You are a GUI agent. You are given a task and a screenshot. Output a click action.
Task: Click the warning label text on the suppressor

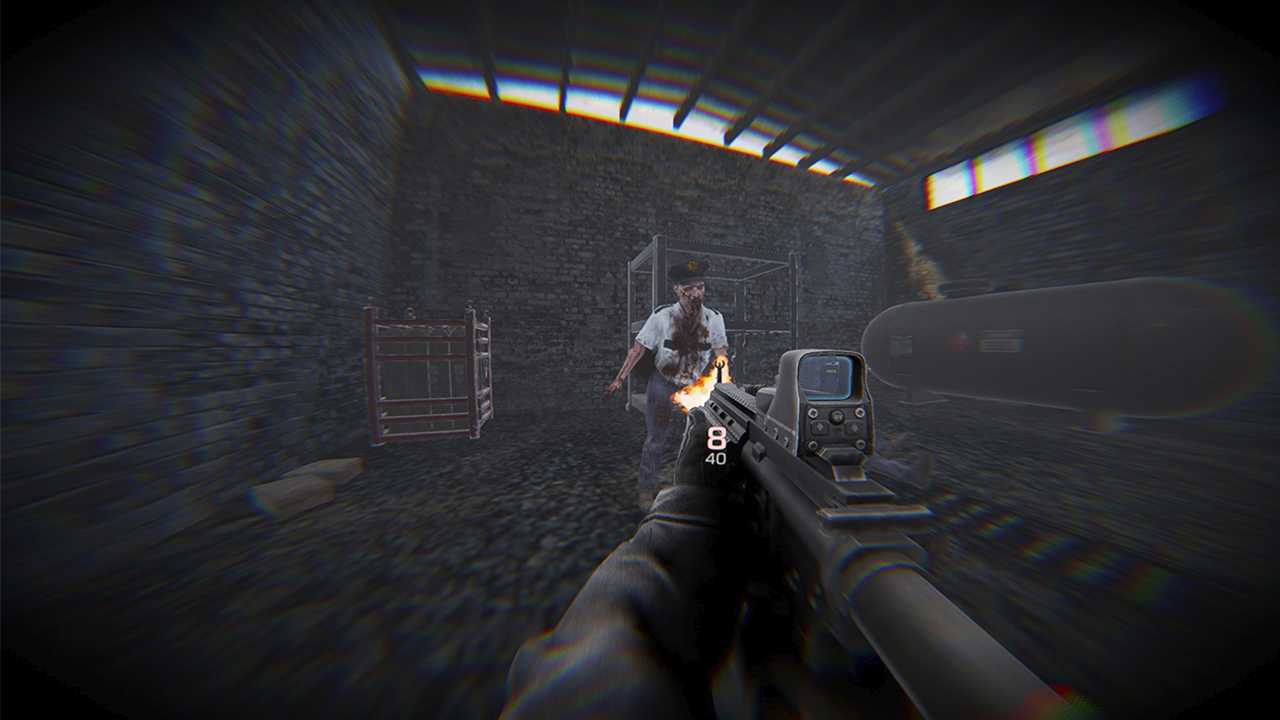(1000, 340)
